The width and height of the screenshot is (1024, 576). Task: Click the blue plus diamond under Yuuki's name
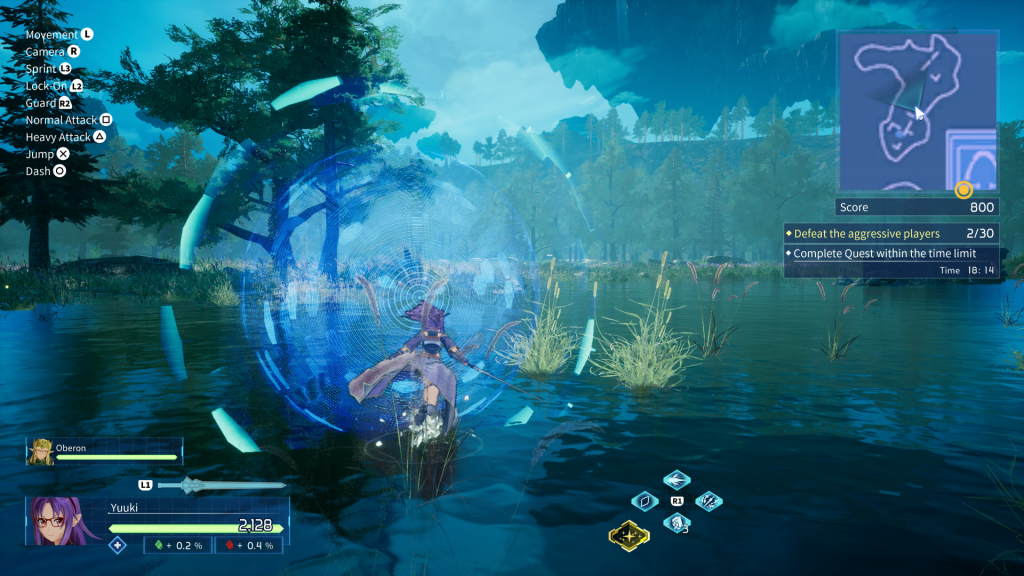(118, 545)
